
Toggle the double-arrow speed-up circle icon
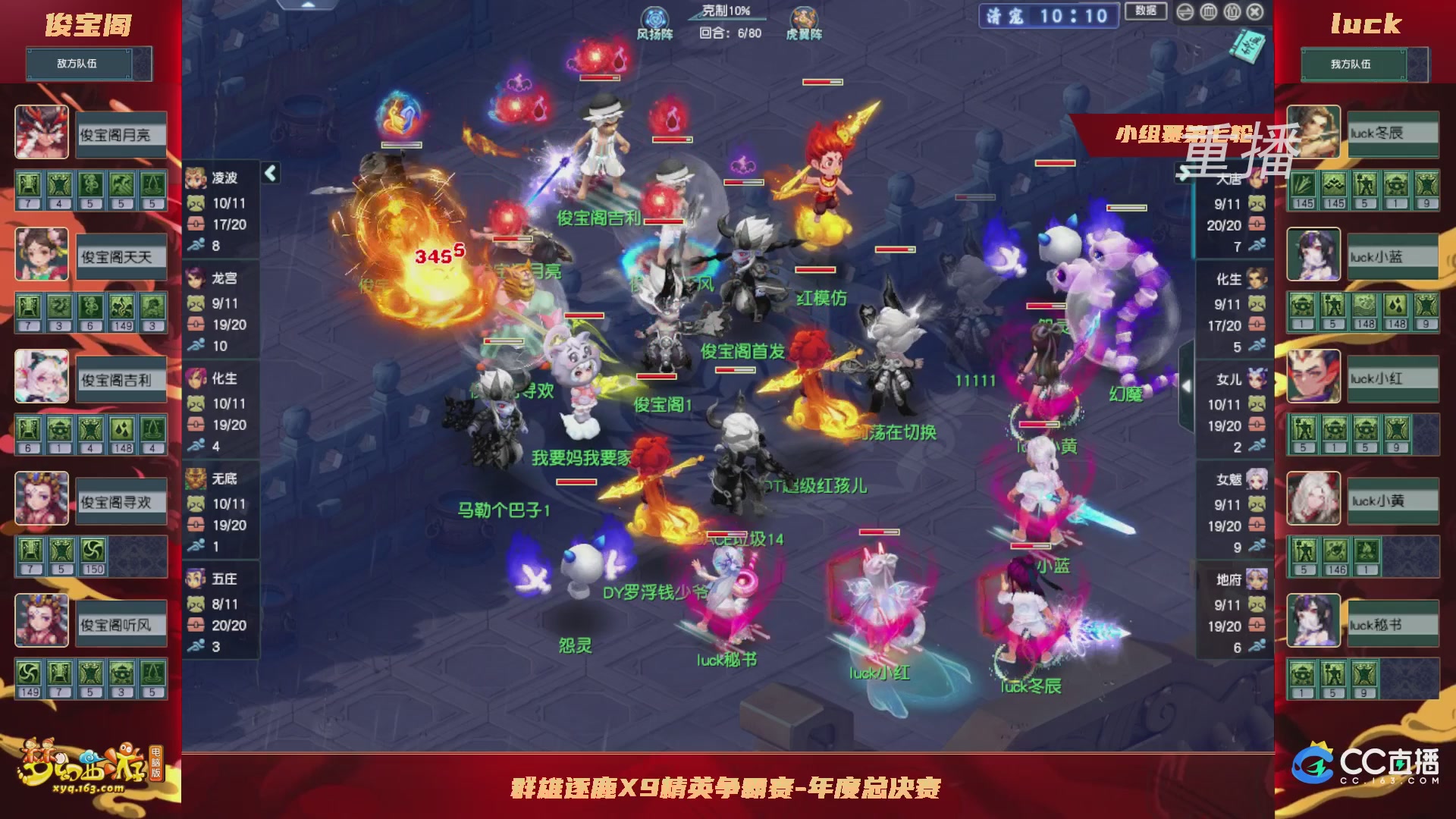(1184, 13)
